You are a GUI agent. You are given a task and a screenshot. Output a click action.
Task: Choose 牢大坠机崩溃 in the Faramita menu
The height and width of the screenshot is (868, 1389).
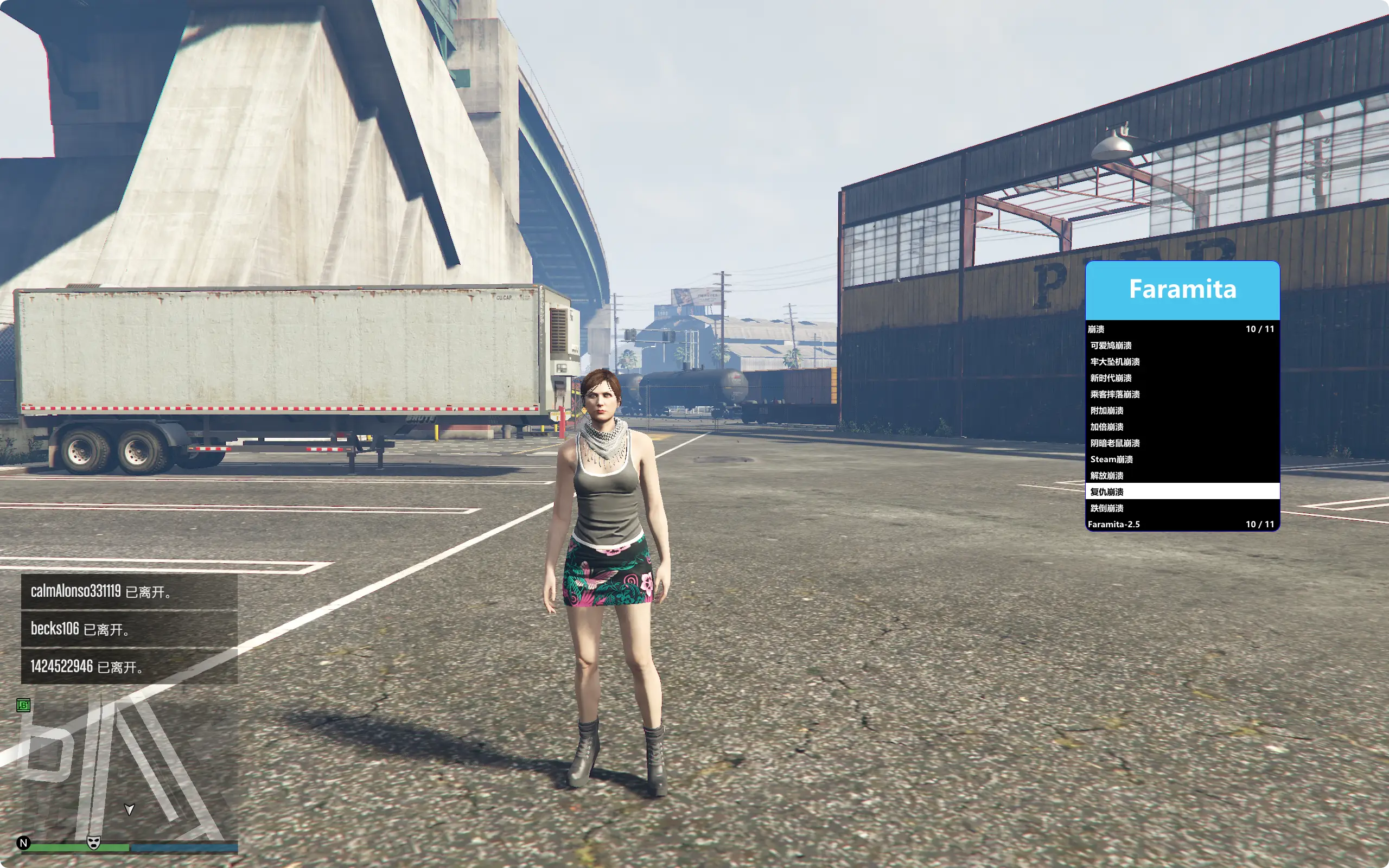pyautogui.click(x=1115, y=362)
